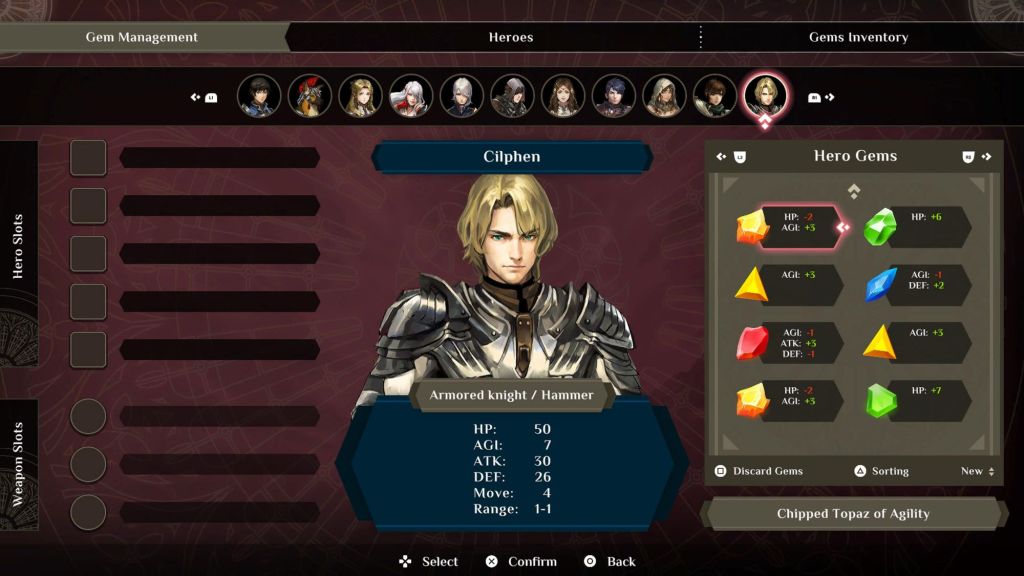
Task: Choose the hero with long white hair
Action: (411, 96)
